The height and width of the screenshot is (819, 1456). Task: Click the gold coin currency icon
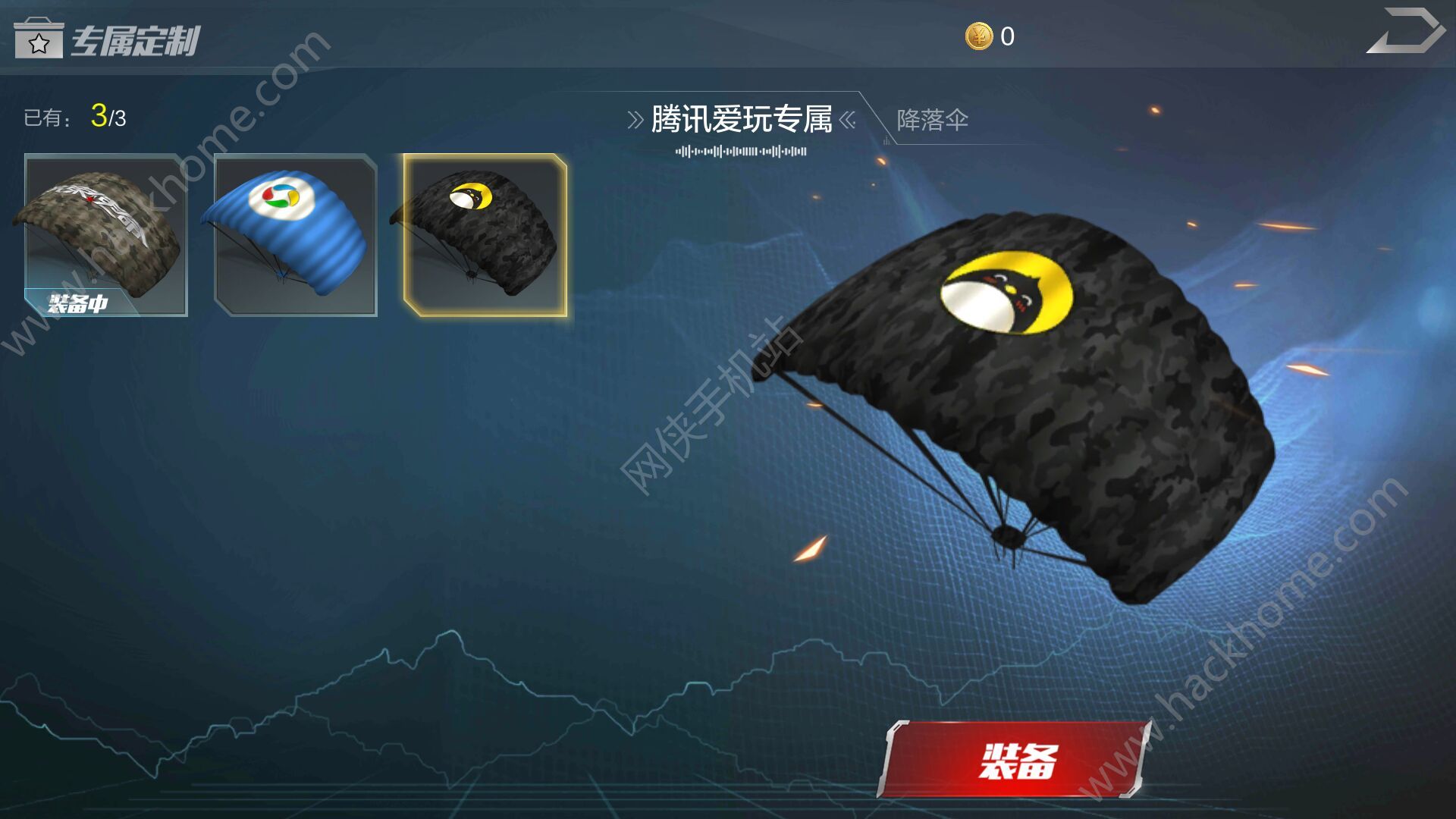[x=978, y=36]
